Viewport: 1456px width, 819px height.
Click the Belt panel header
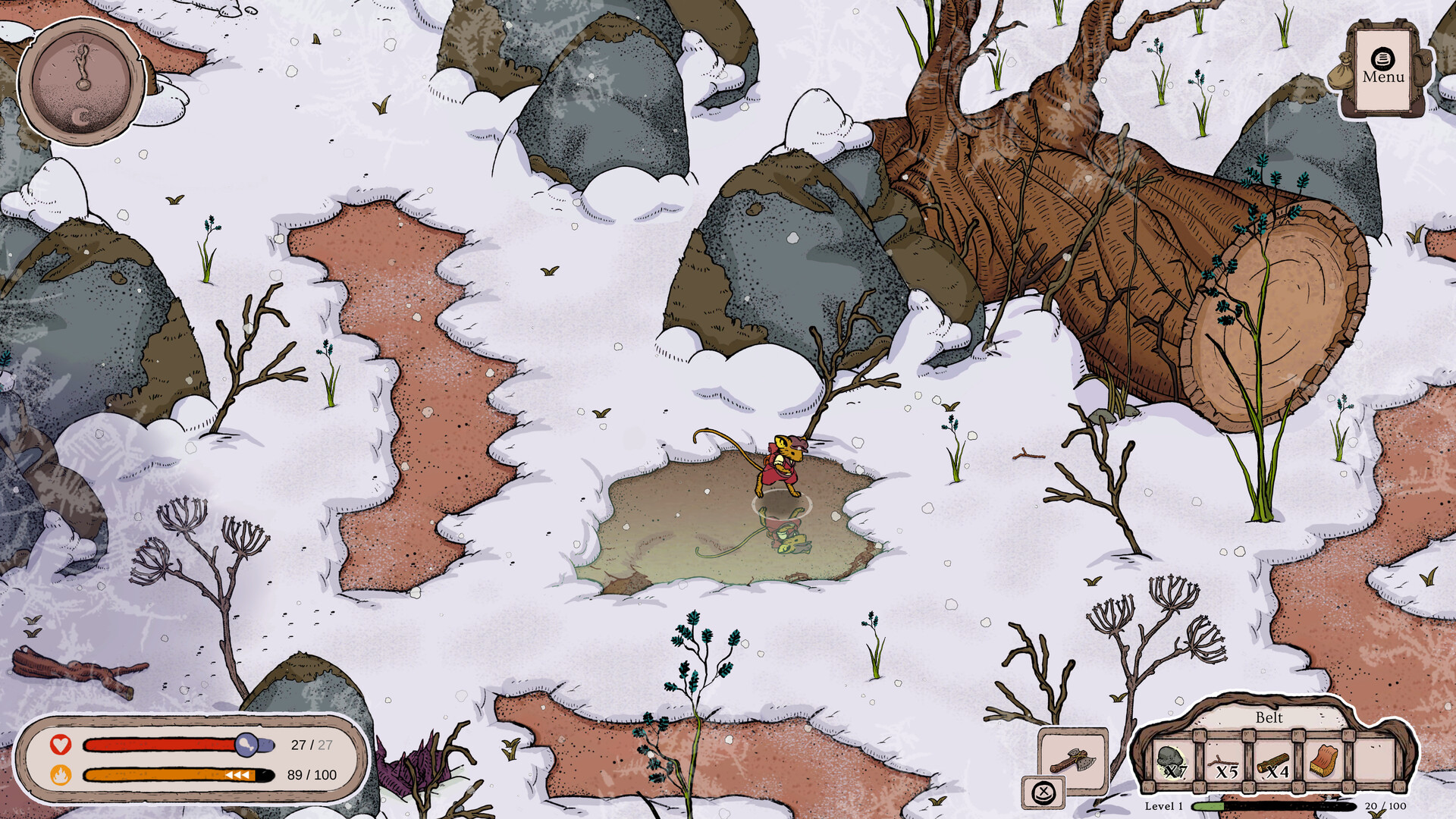point(1269,718)
